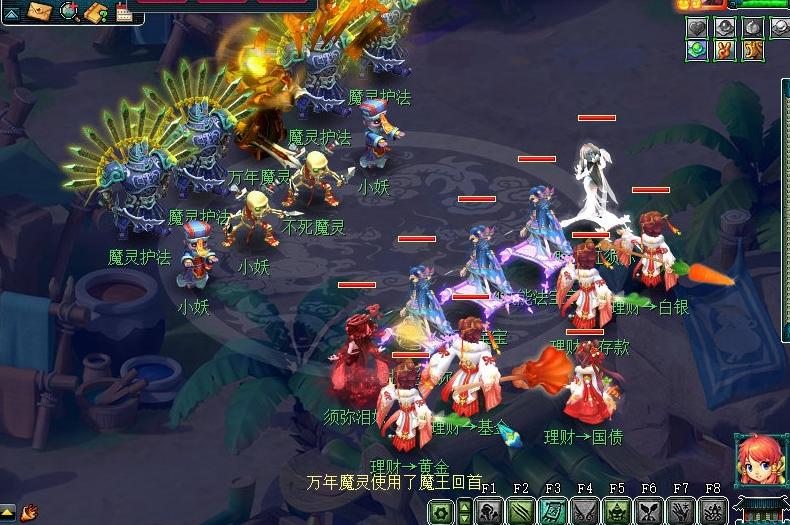The width and height of the screenshot is (790, 525).
Task: Open the calendar icon
Action: tap(124, 12)
